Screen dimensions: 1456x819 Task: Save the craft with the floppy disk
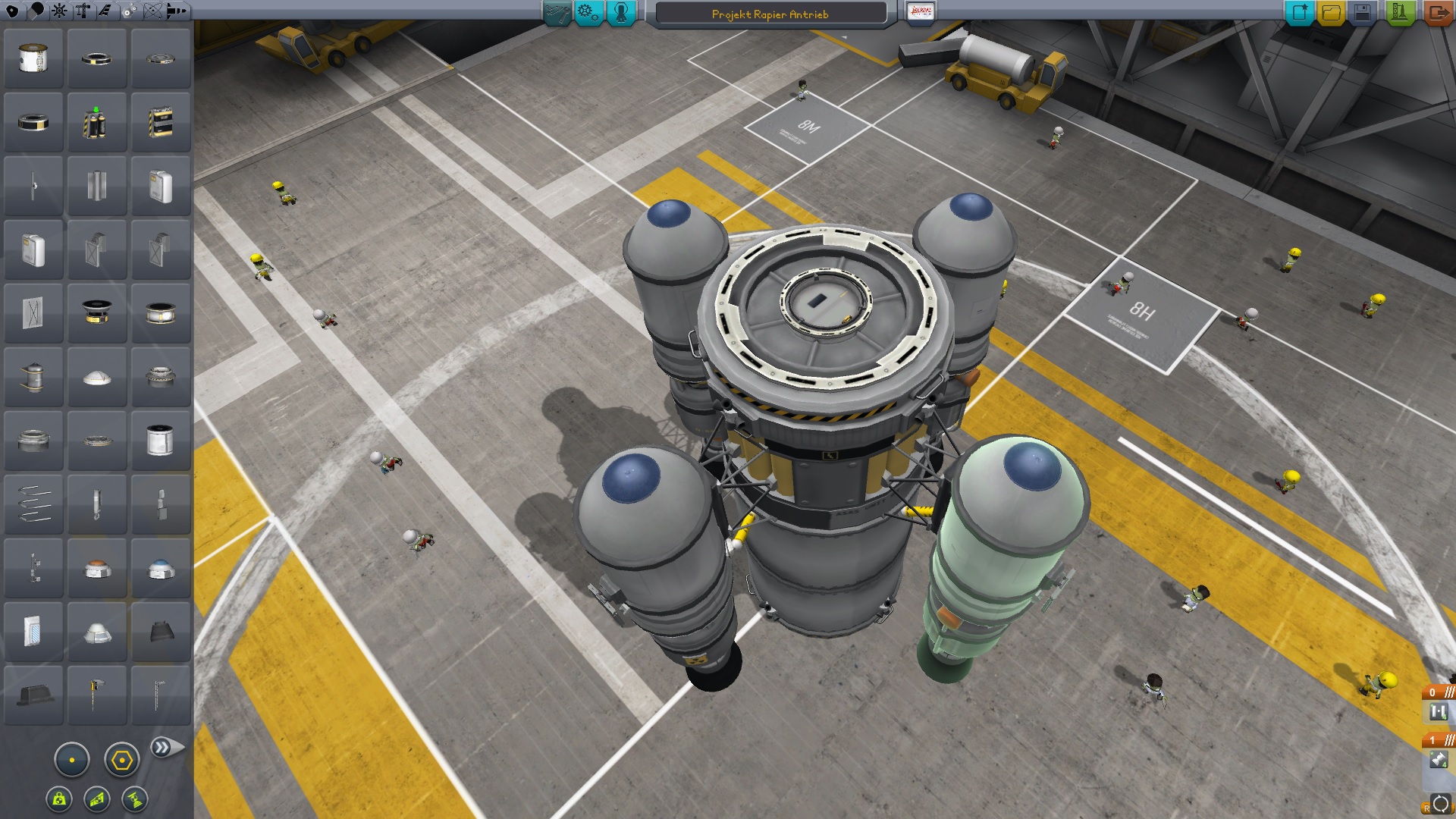(x=1362, y=12)
